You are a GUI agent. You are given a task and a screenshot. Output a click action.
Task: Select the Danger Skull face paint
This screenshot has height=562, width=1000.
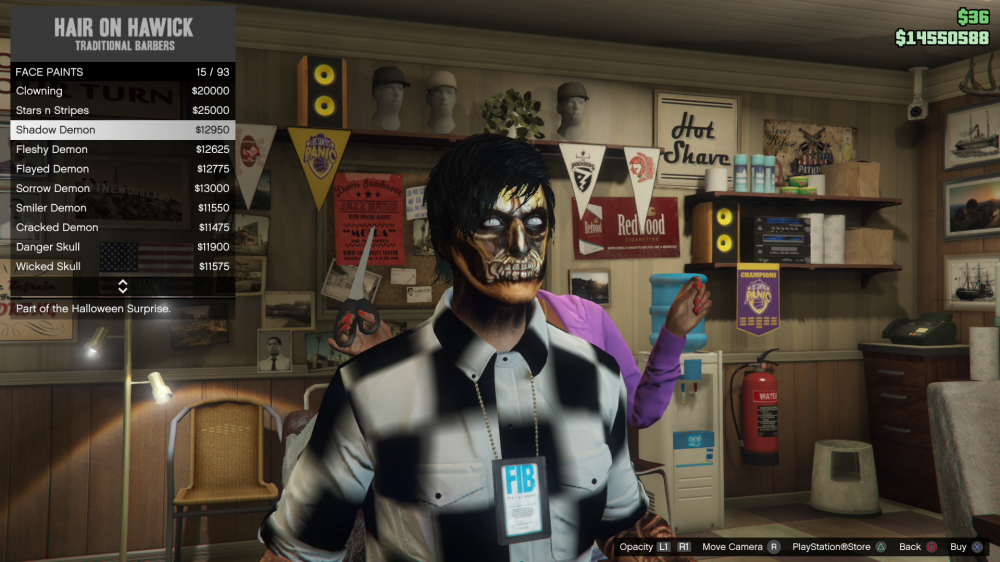(122, 247)
